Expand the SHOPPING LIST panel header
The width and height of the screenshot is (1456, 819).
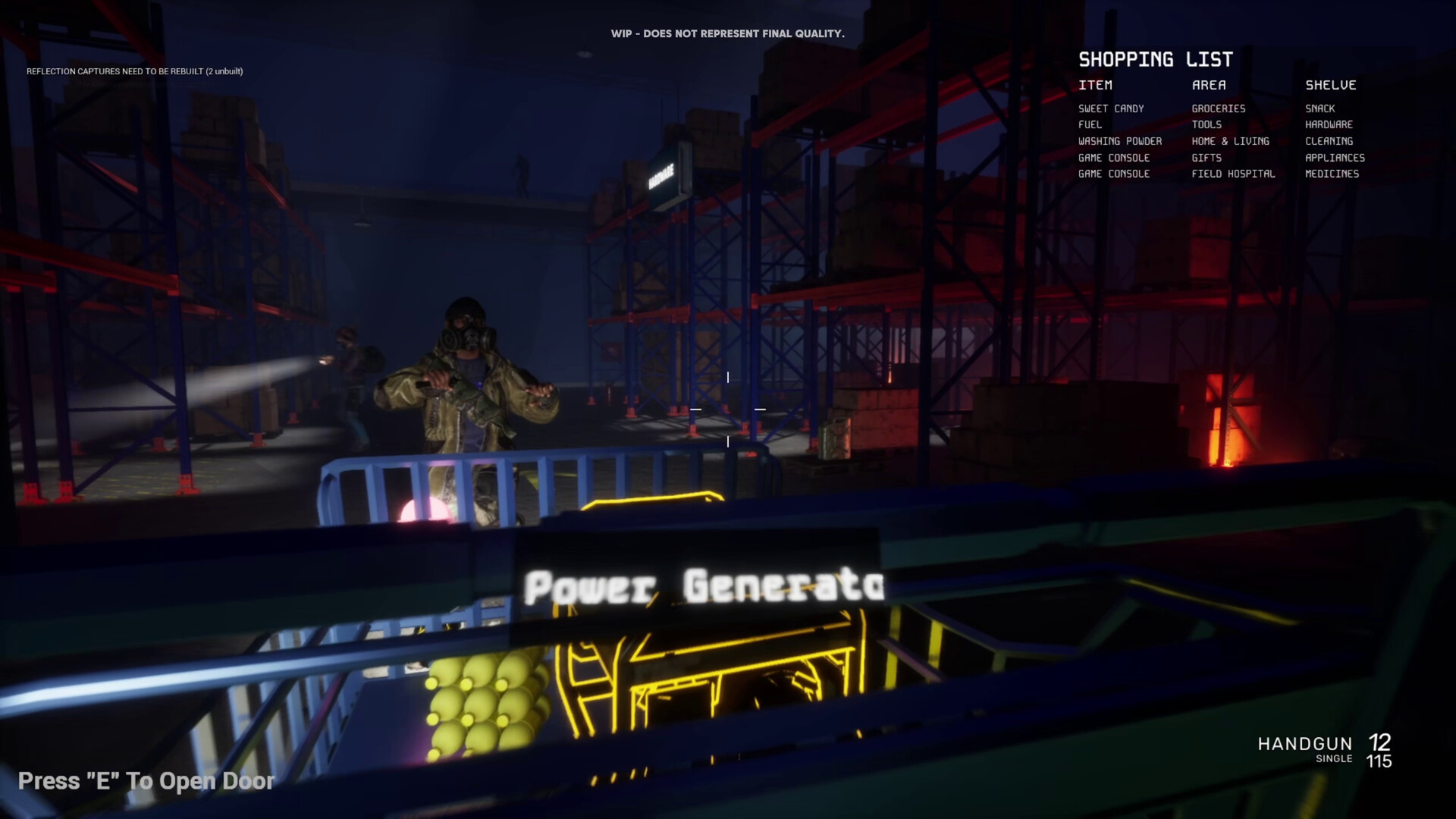pos(1156,59)
